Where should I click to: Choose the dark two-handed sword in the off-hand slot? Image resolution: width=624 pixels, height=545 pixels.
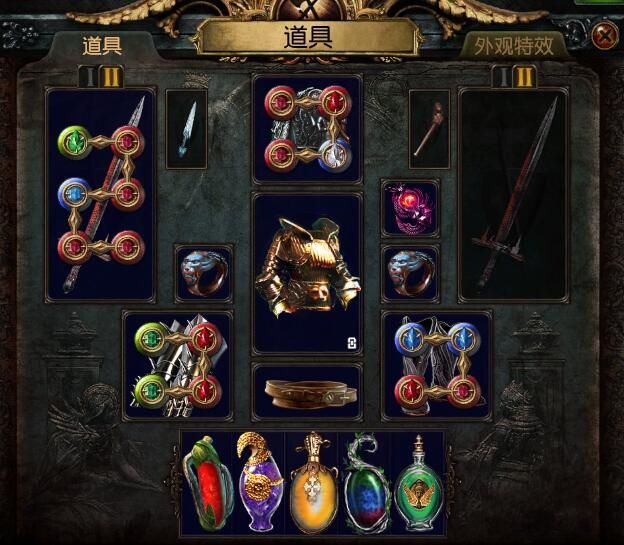513,193
